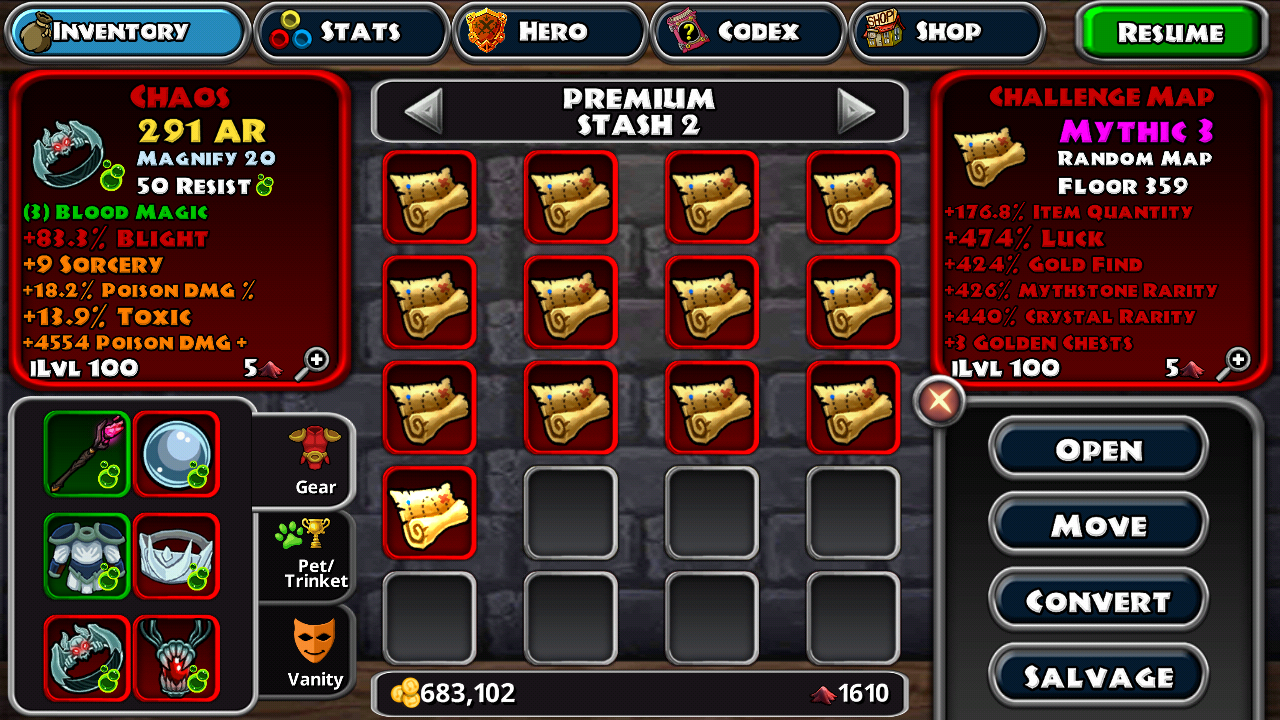Open the Vanity tab

pyautogui.click(x=313, y=653)
